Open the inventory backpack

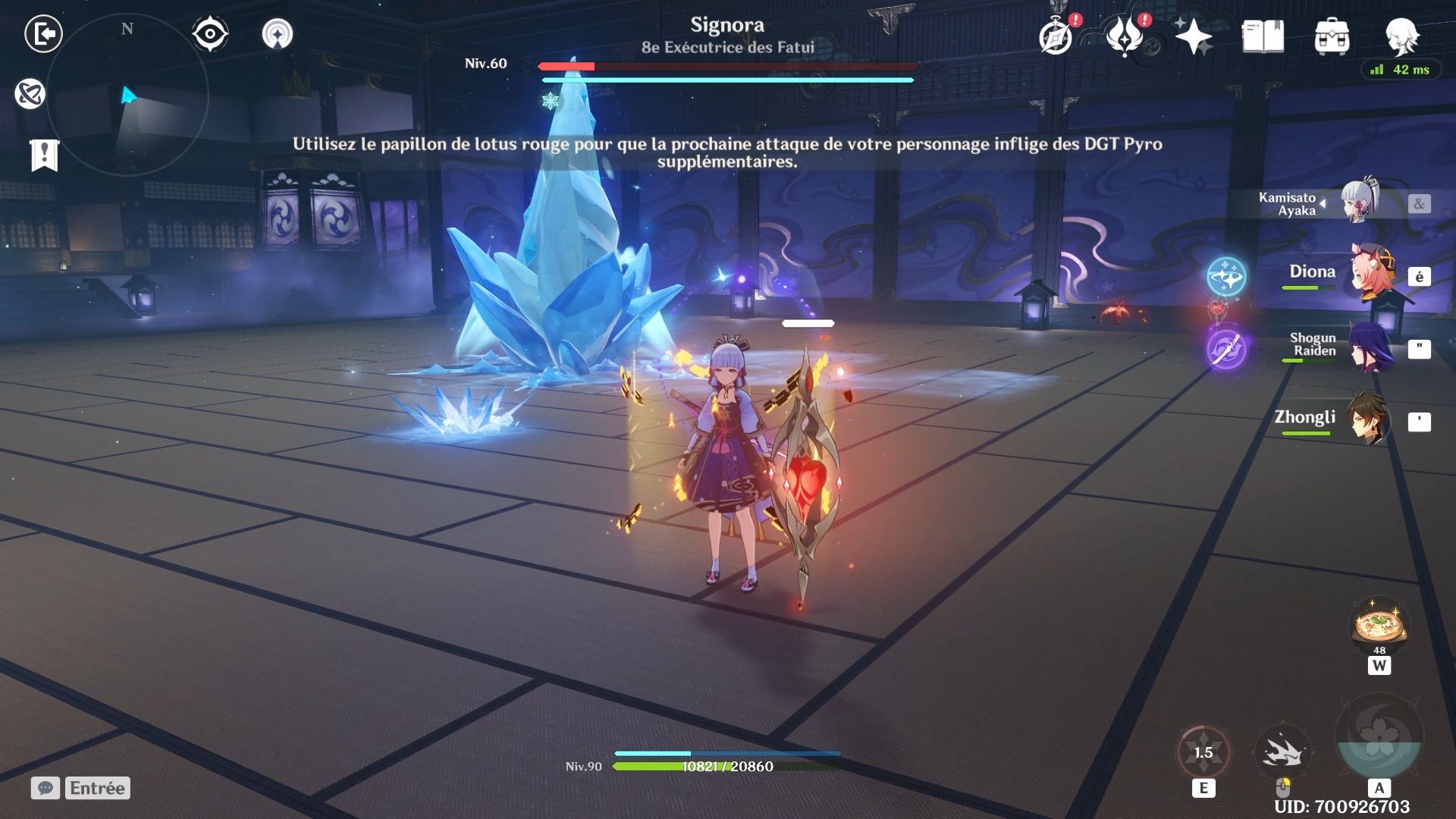point(1332,36)
